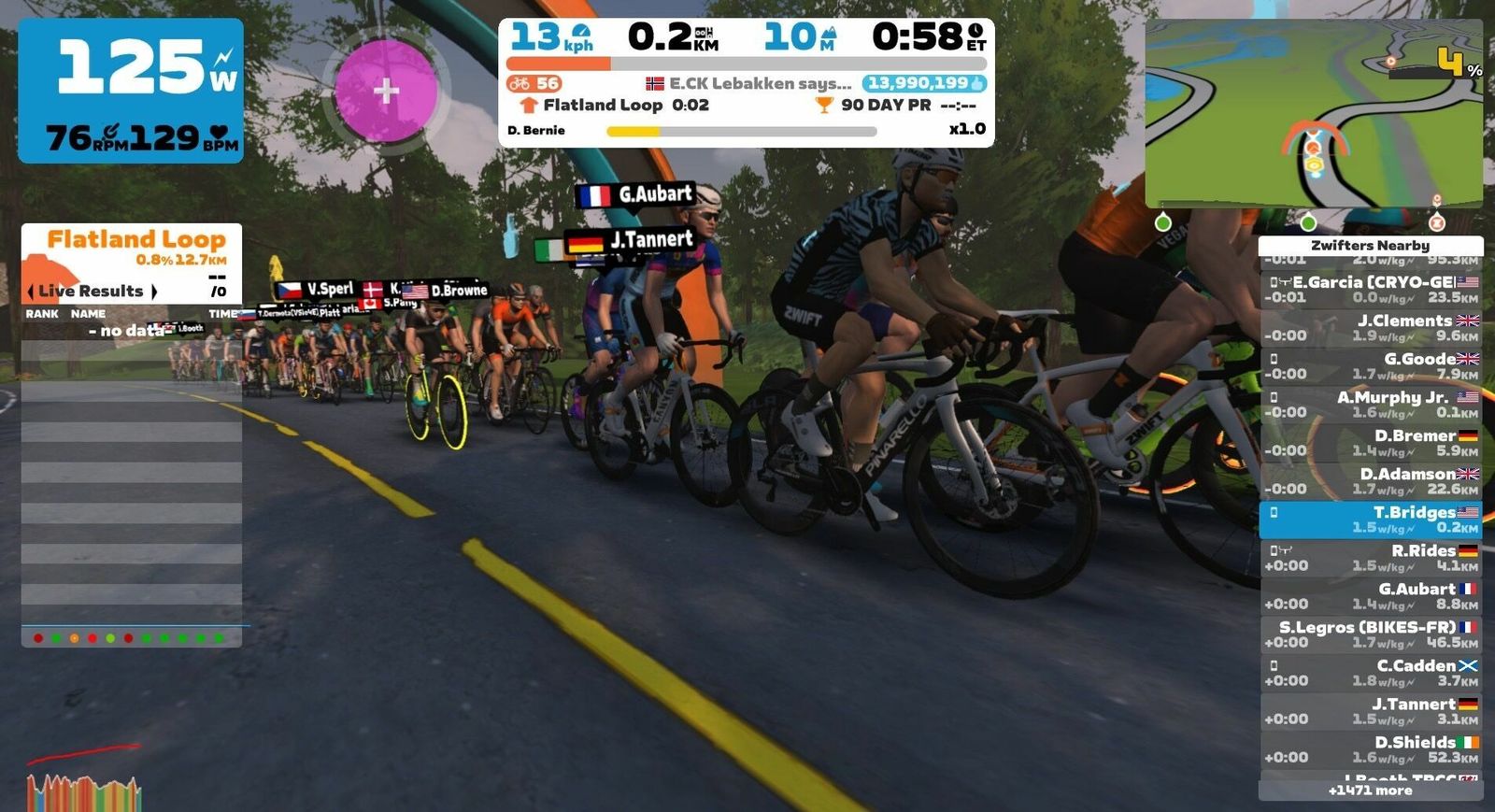The image size is (1495, 812).
Task: Select E.Garcia in Zwifters Nearby list
Action: [x=1370, y=290]
